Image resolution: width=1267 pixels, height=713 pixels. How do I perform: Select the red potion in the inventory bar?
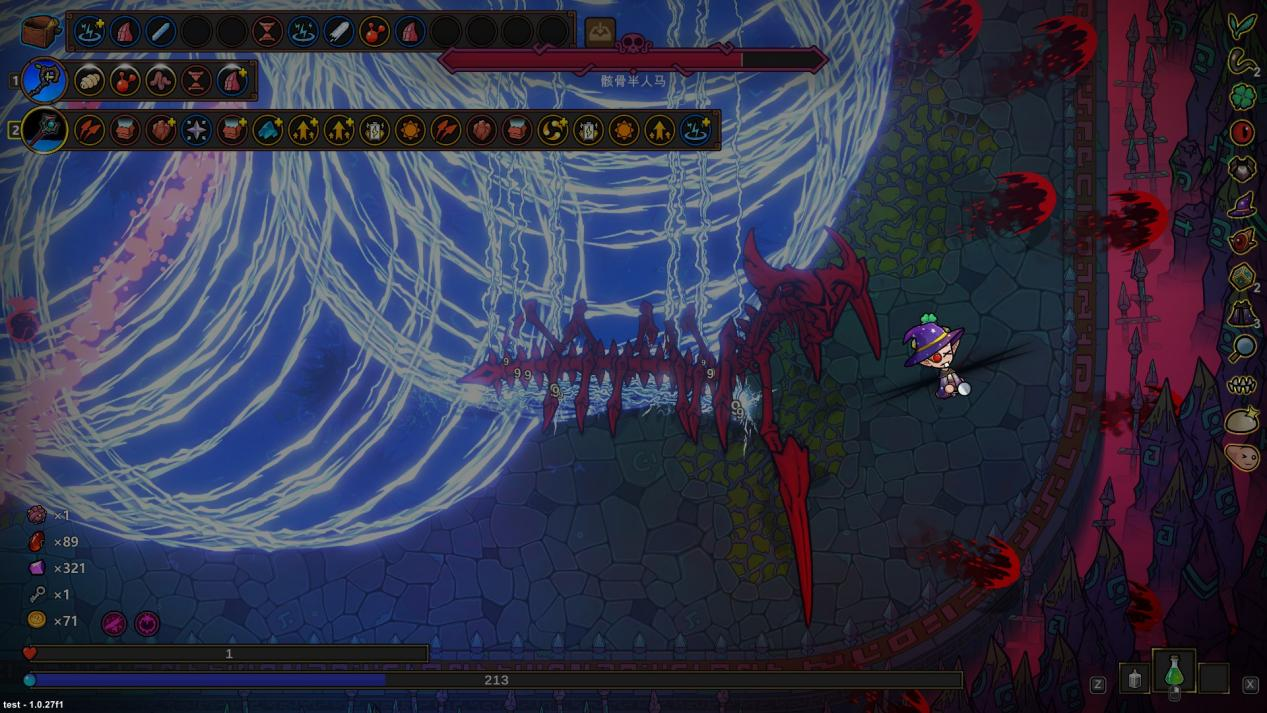[374, 31]
